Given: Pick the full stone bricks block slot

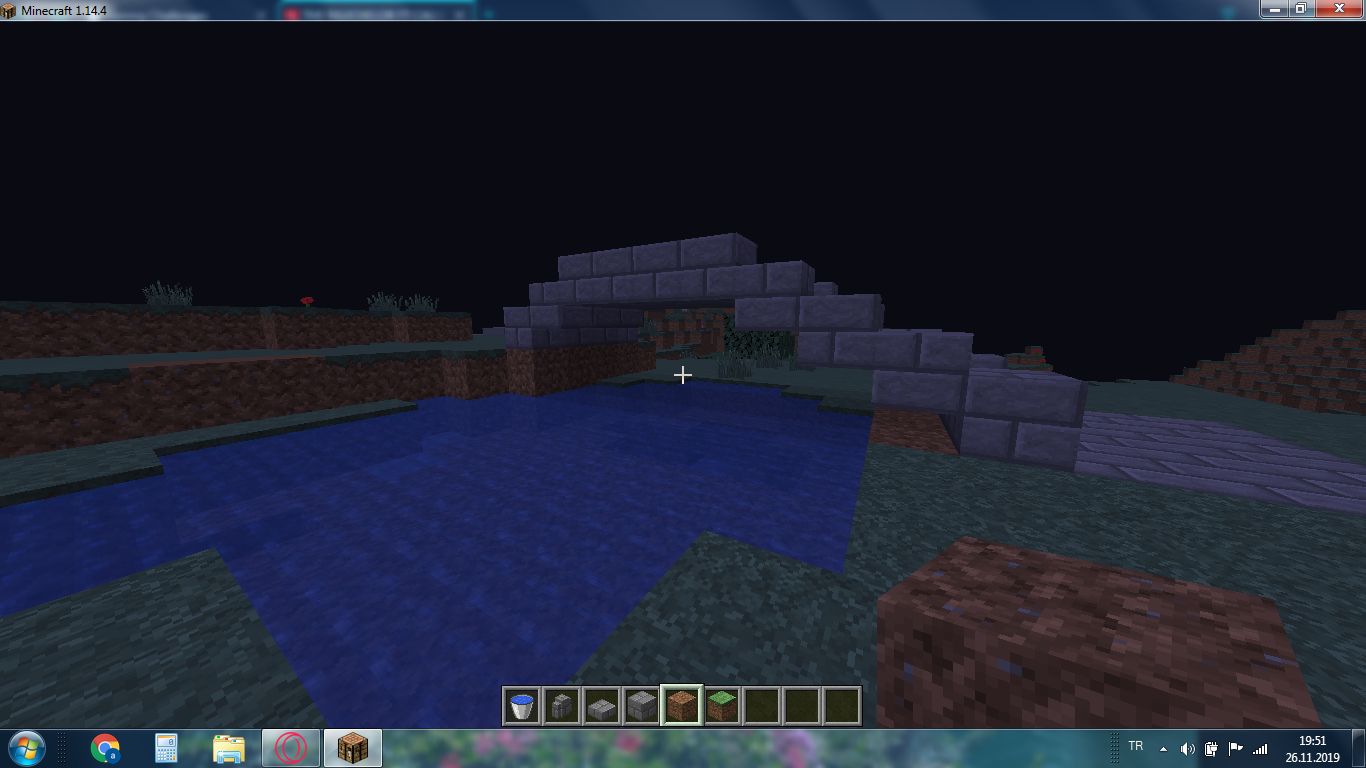Looking at the screenshot, I should tap(642, 706).
